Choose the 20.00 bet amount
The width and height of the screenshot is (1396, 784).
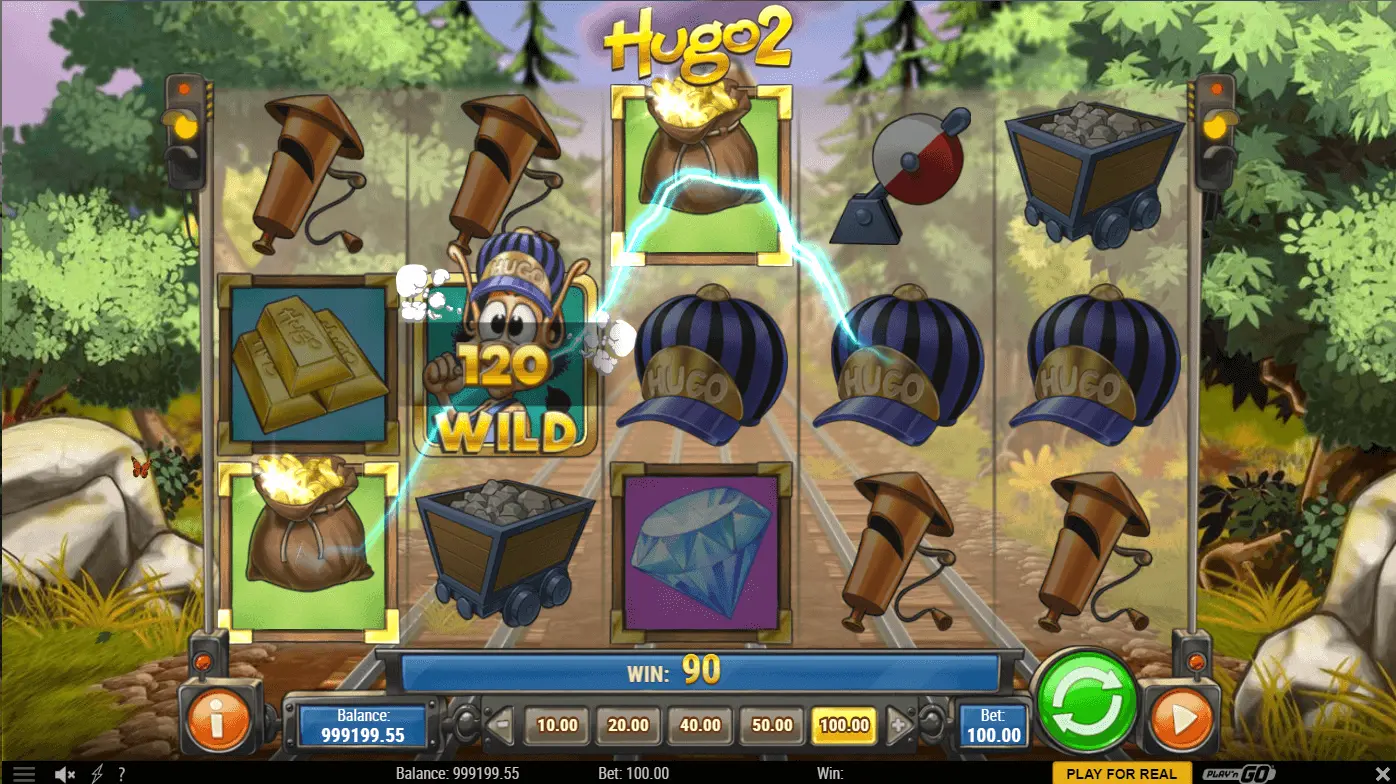click(628, 725)
